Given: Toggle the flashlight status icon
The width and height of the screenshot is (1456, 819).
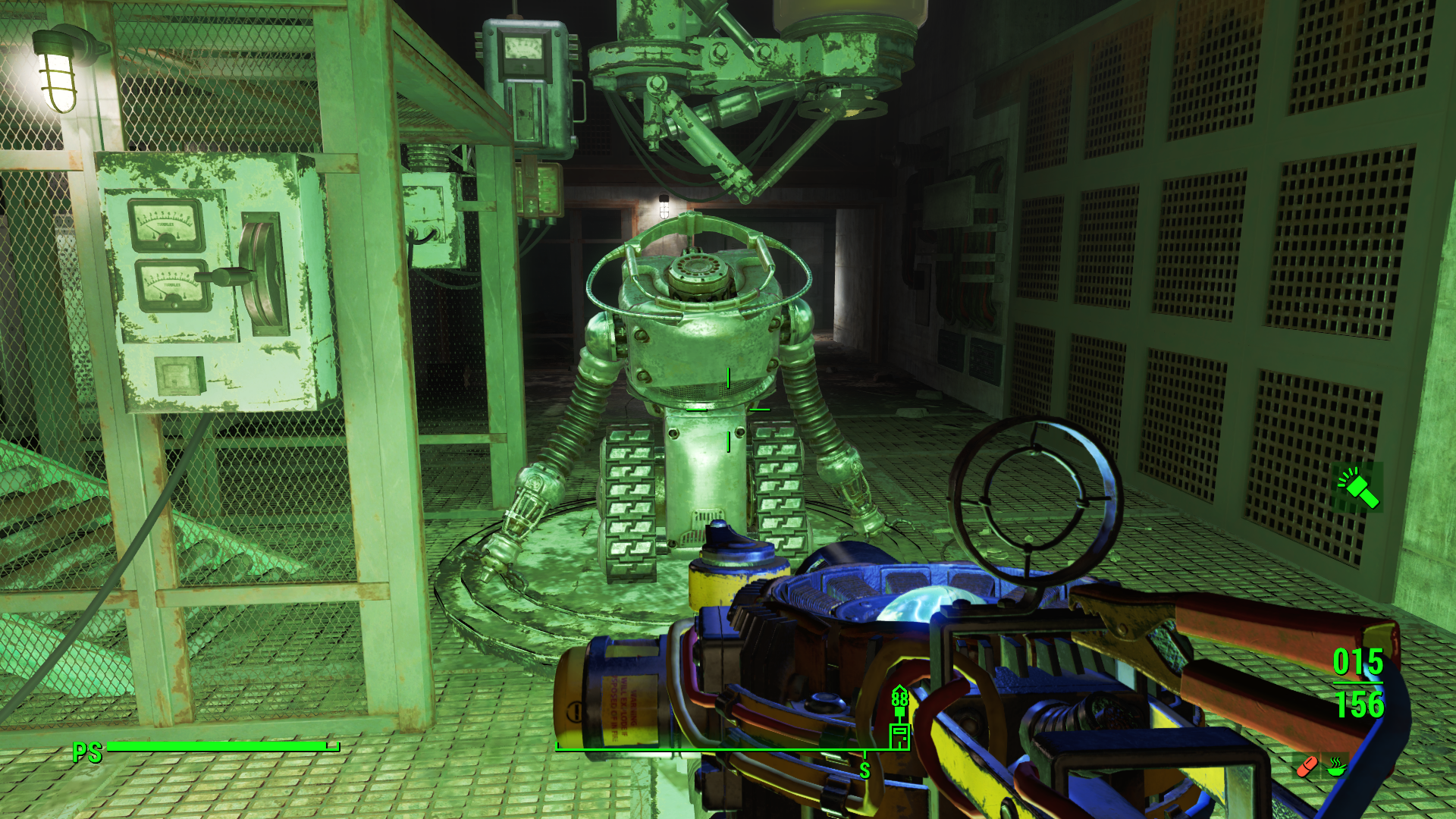Looking at the screenshot, I should (x=1358, y=488).
